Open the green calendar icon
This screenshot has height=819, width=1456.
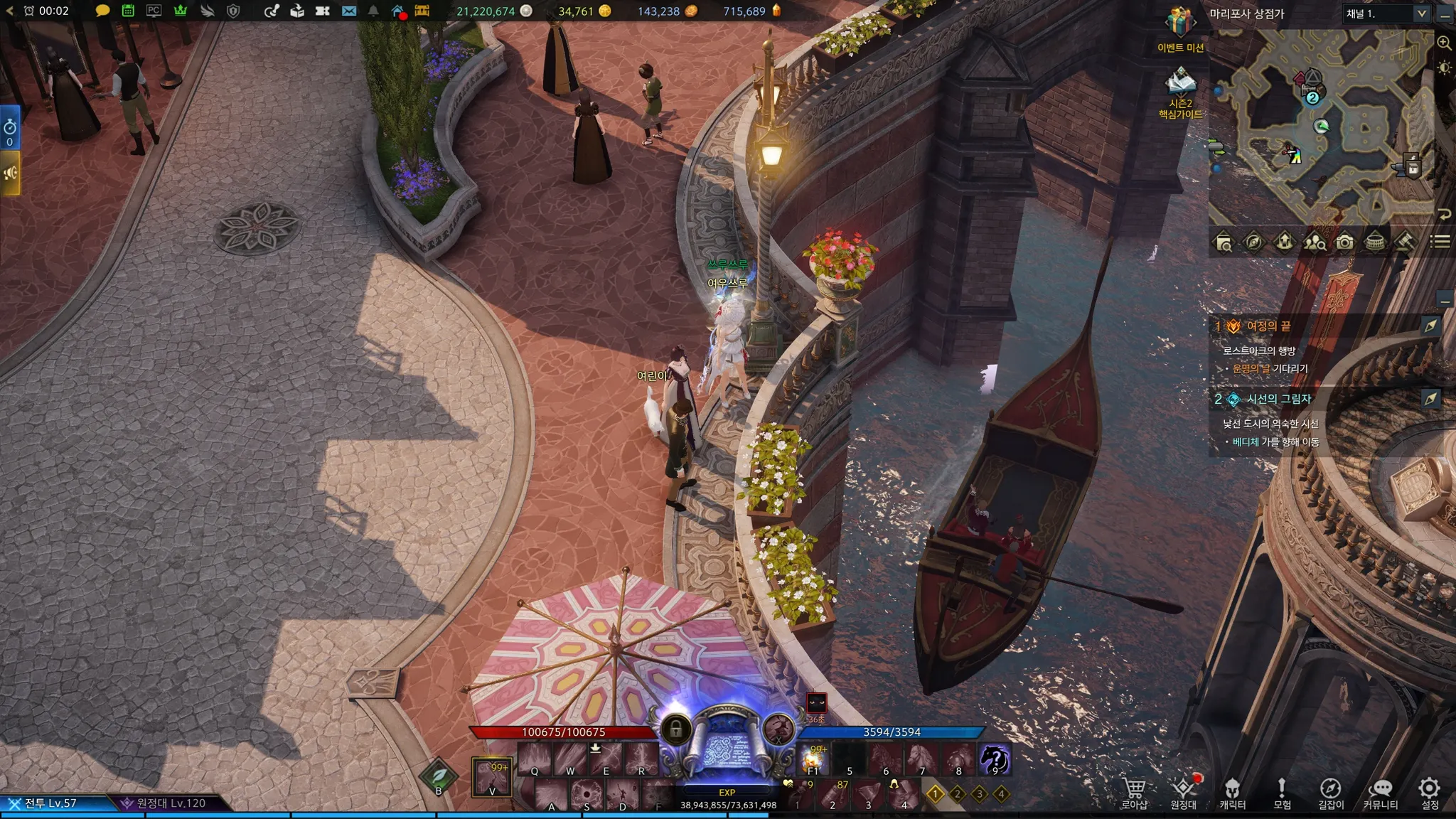coord(128,11)
